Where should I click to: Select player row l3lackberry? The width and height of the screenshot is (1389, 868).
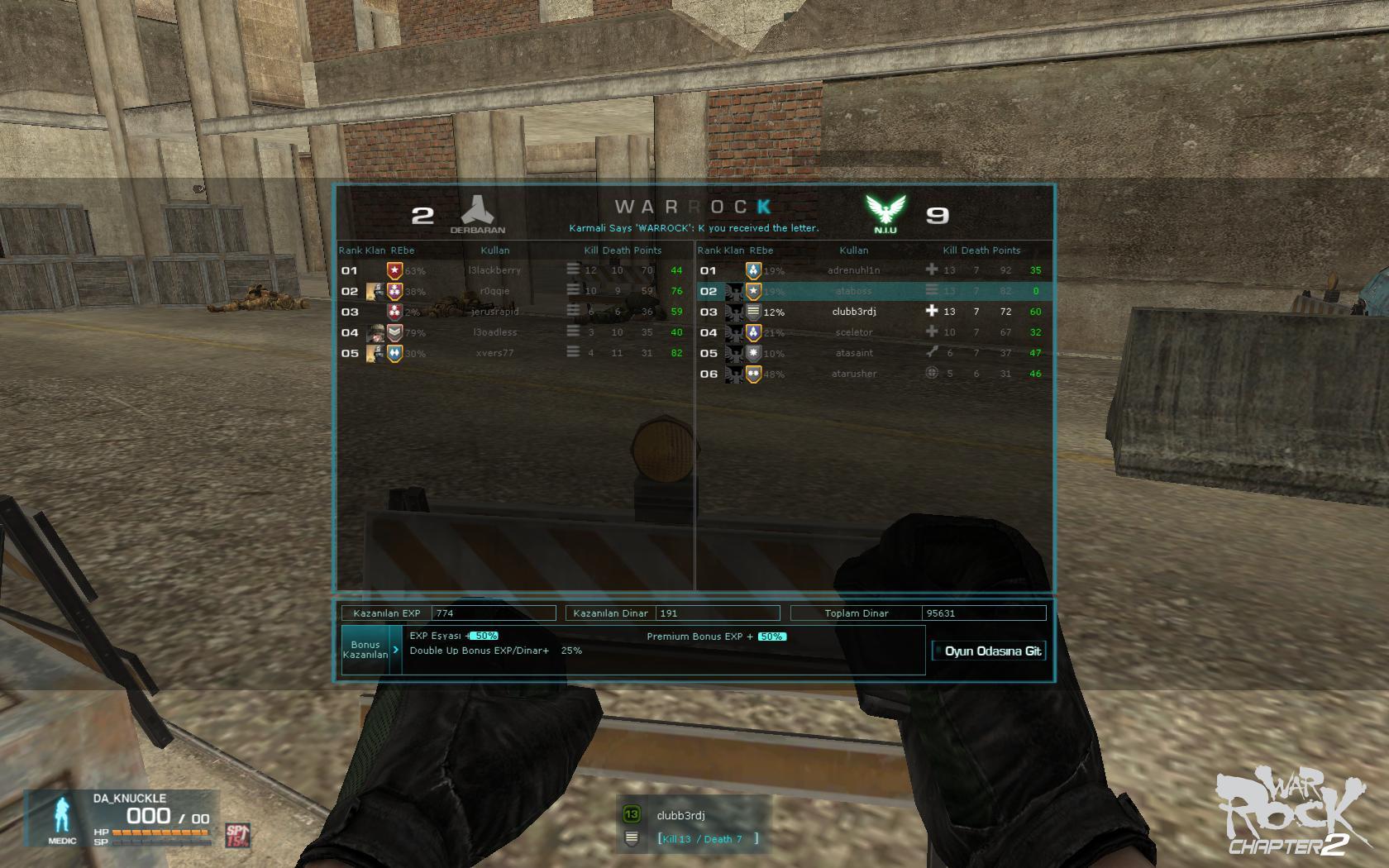click(x=495, y=270)
